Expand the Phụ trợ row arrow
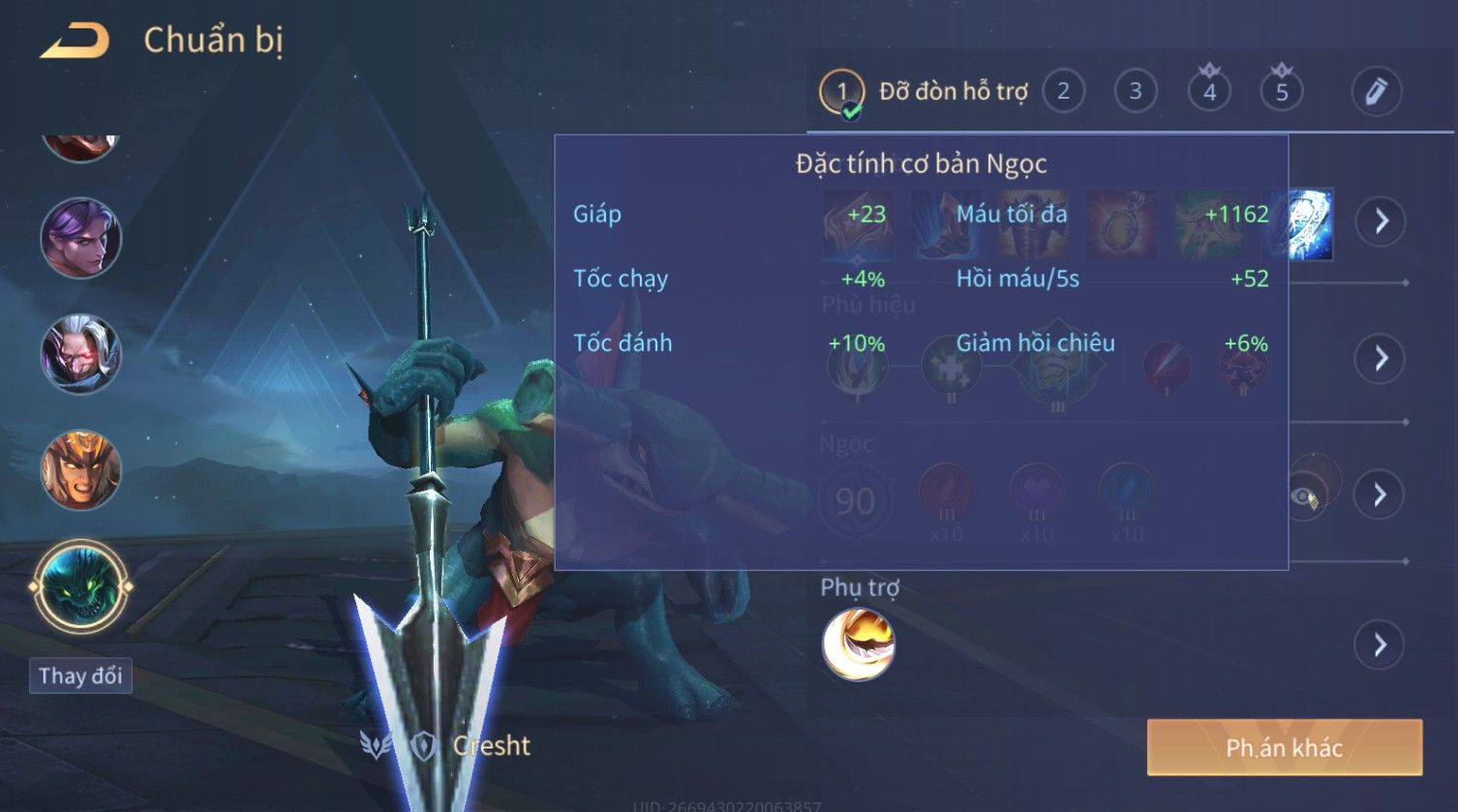The height and width of the screenshot is (812, 1458). coord(1381,645)
